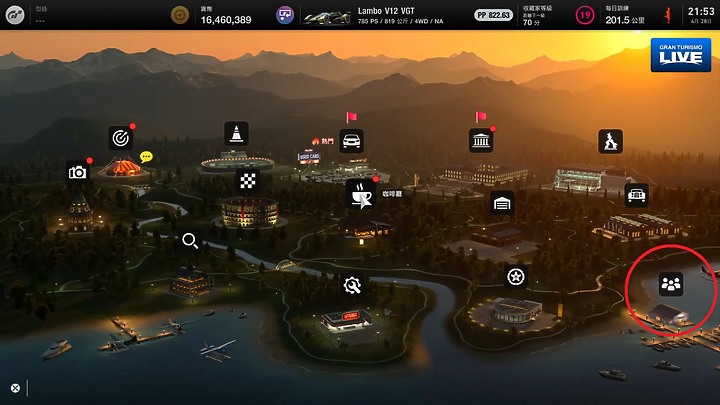This screenshot has height=405, width=720.
Task: Select the Used Cars dealership sign
Action: (309, 157)
